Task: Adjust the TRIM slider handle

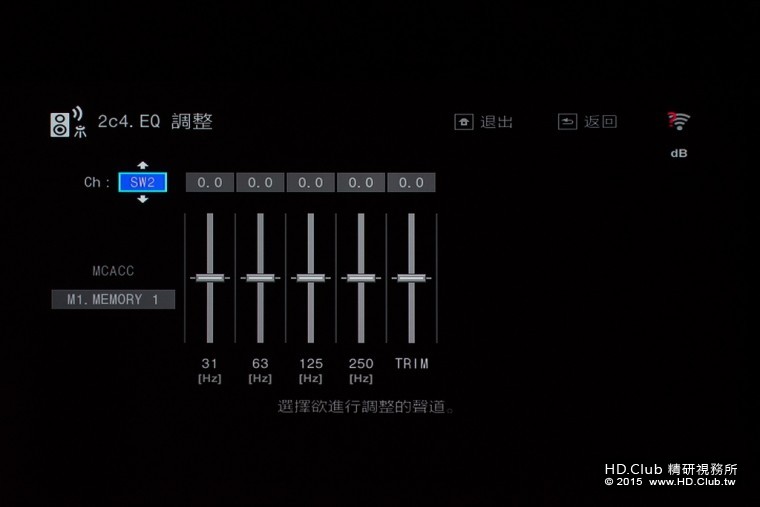Action: [x=411, y=277]
